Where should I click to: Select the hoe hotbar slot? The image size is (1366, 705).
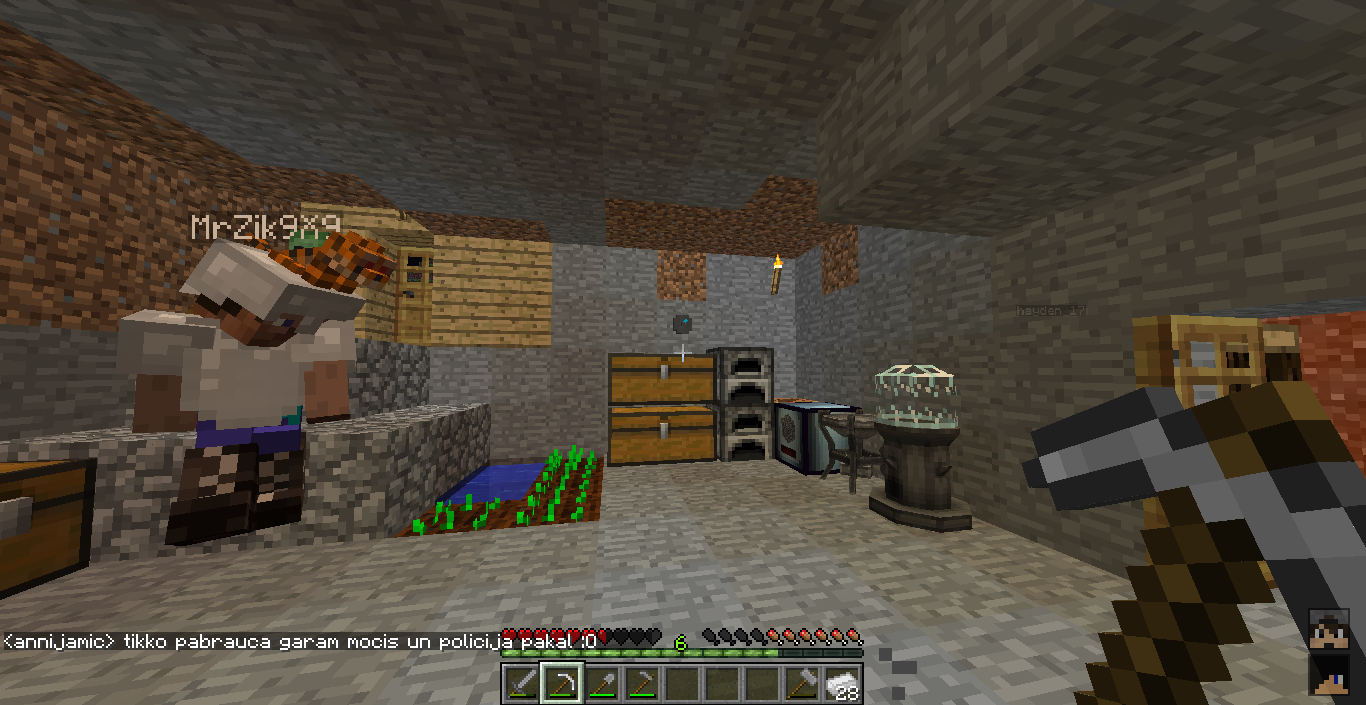641,684
